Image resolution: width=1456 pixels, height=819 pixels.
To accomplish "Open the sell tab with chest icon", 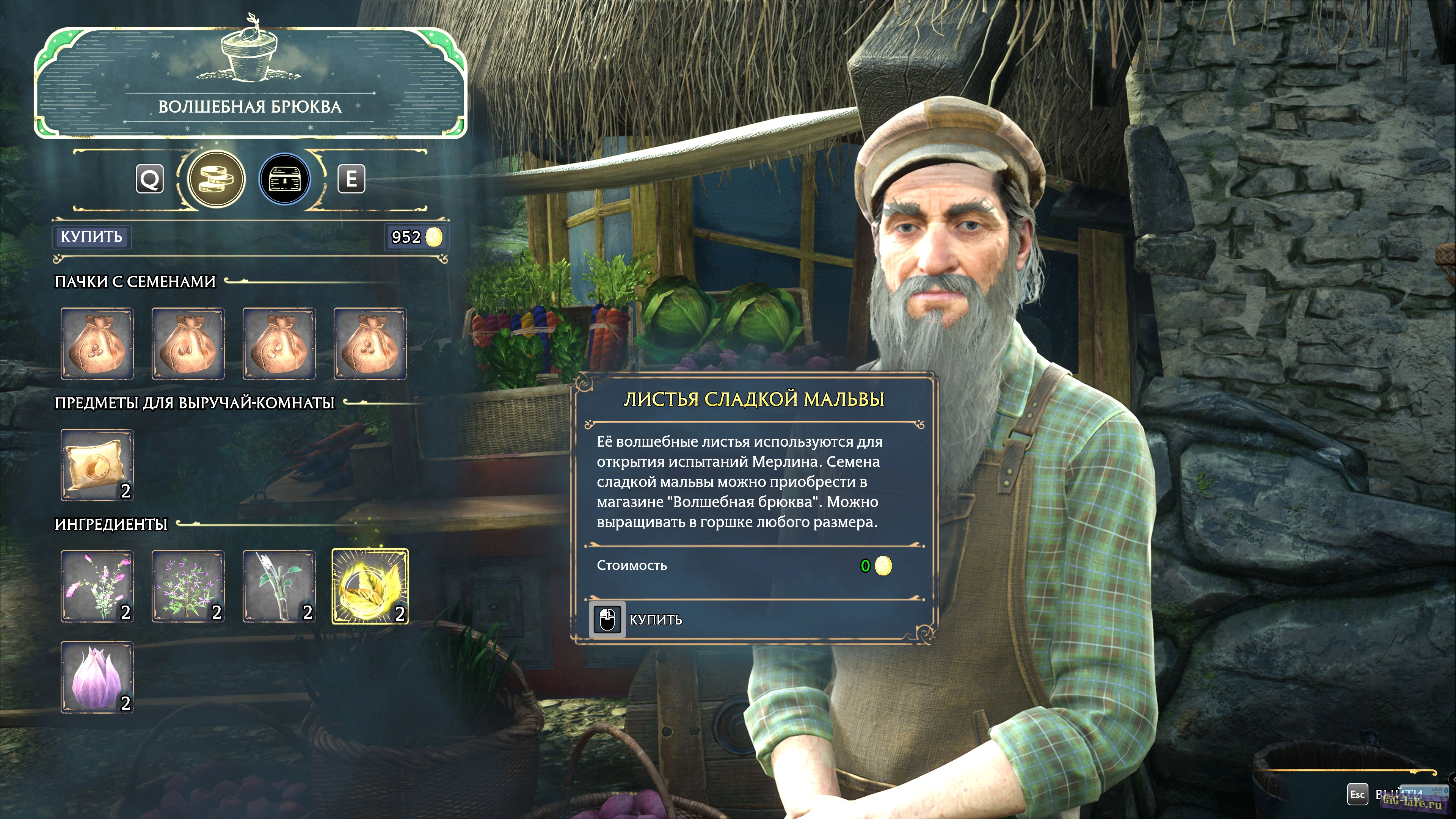I will 284,179.
